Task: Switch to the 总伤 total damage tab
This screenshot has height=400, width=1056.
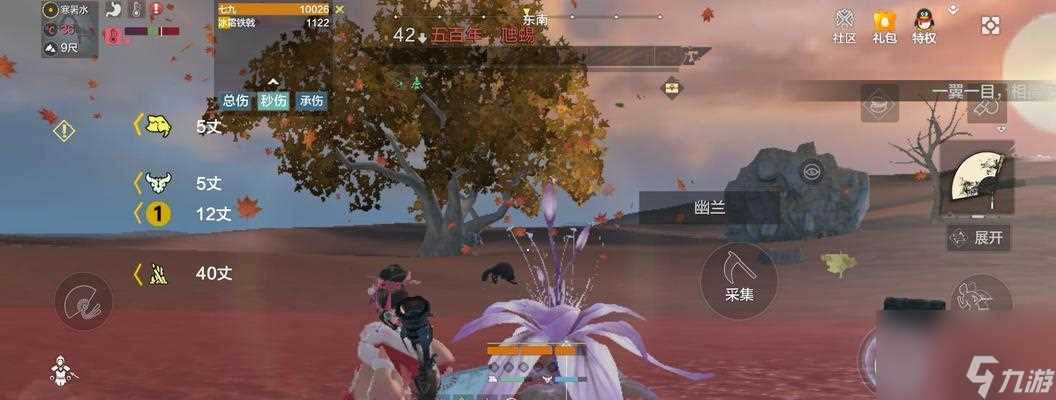Action: pyautogui.click(x=236, y=101)
